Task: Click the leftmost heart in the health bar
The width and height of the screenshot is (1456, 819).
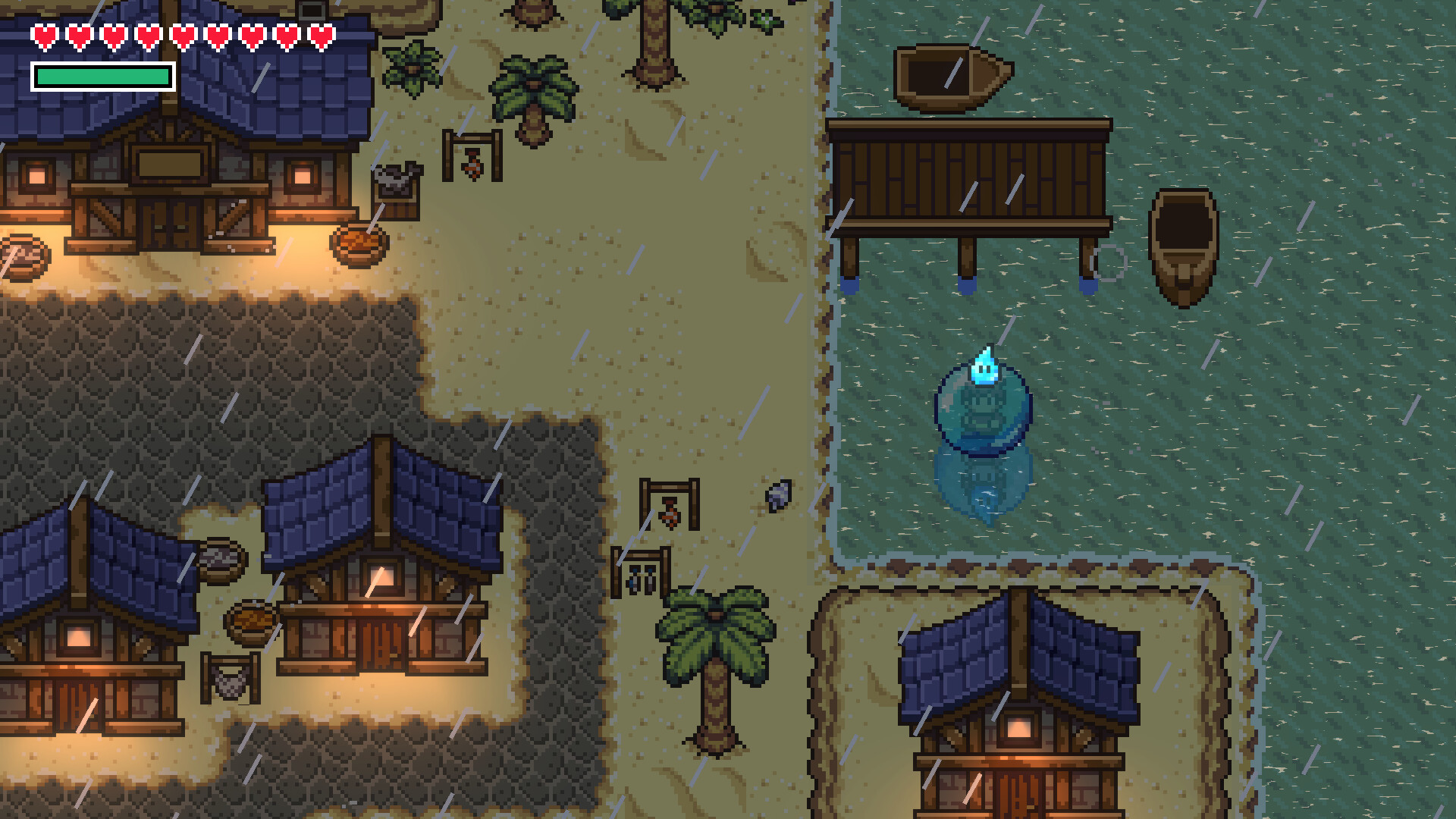Action: [44, 35]
